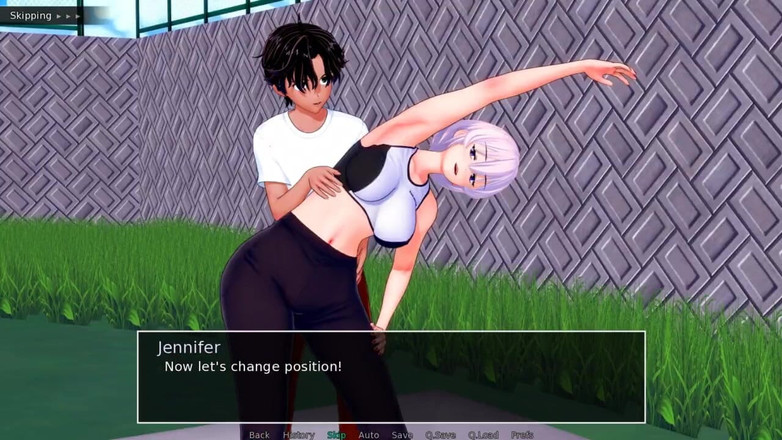
Task: Enable Auto advance mode
Action: coord(368,435)
